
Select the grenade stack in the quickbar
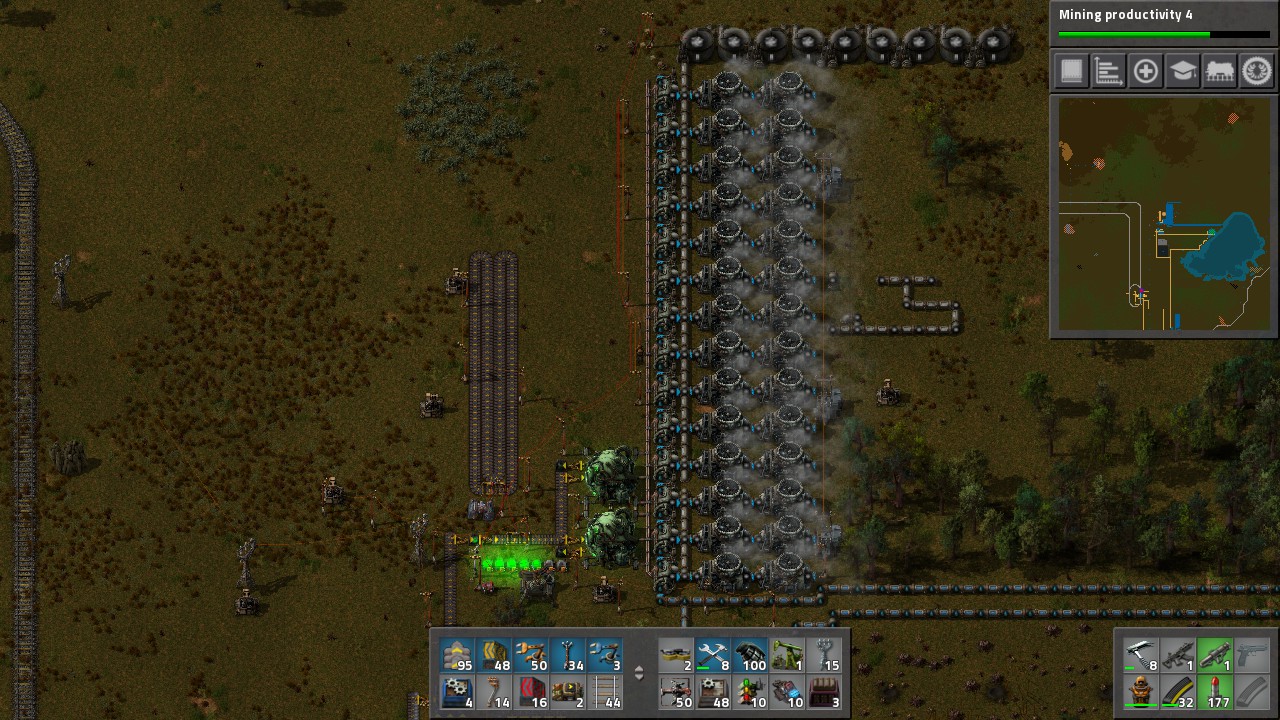click(x=750, y=658)
